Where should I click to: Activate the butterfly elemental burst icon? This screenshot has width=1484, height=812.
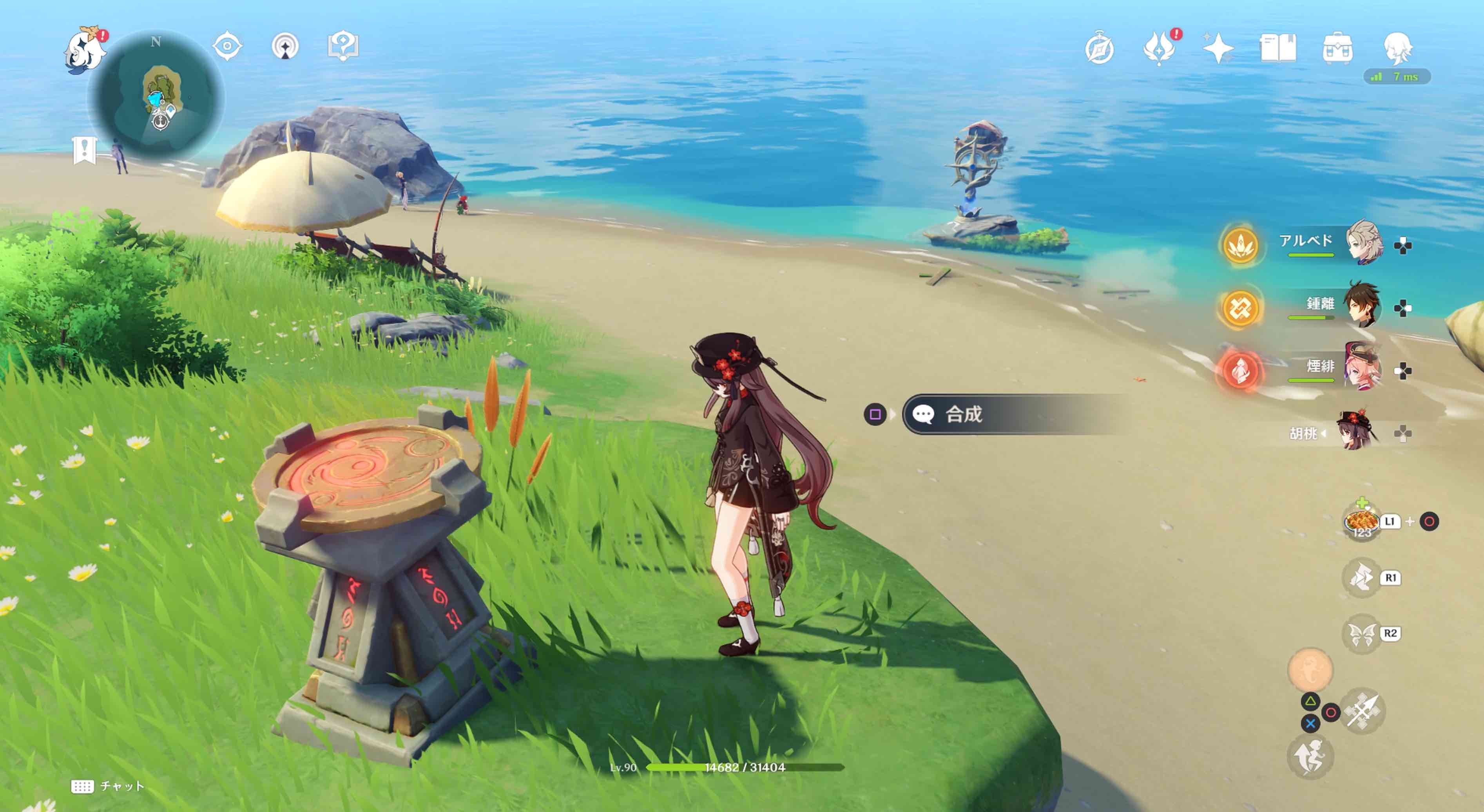point(1362,633)
